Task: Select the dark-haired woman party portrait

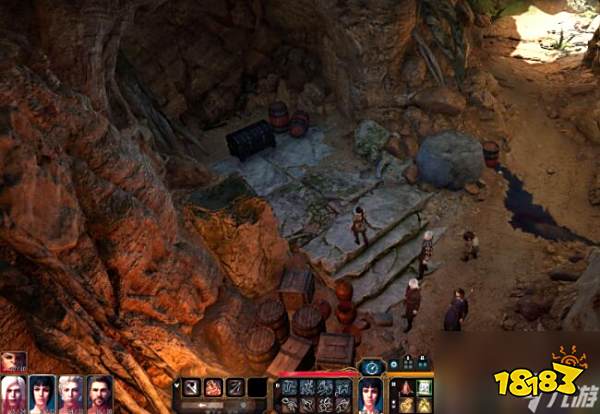Action: [x=43, y=394]
